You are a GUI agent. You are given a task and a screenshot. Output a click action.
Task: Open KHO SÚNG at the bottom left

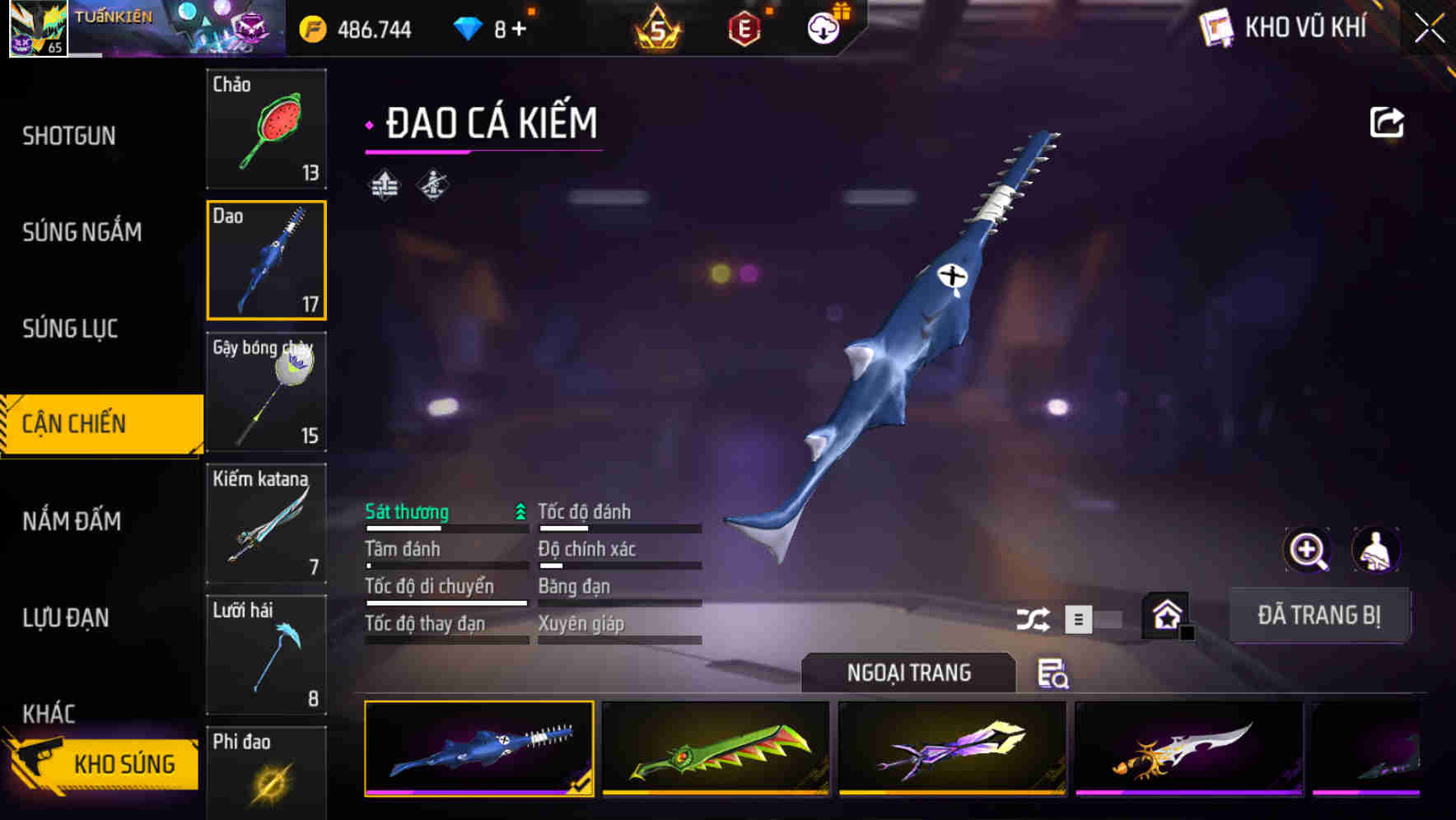(124, 763)
